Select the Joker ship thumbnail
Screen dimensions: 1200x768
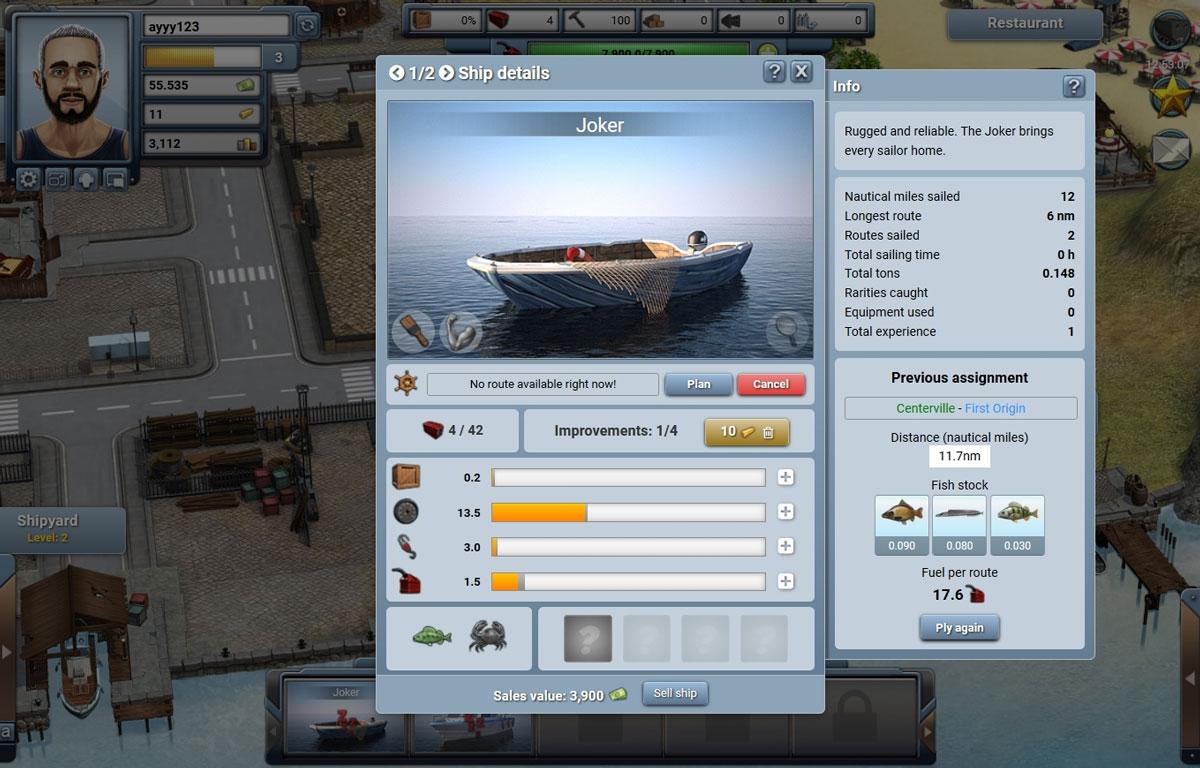[x=346, y=714]
